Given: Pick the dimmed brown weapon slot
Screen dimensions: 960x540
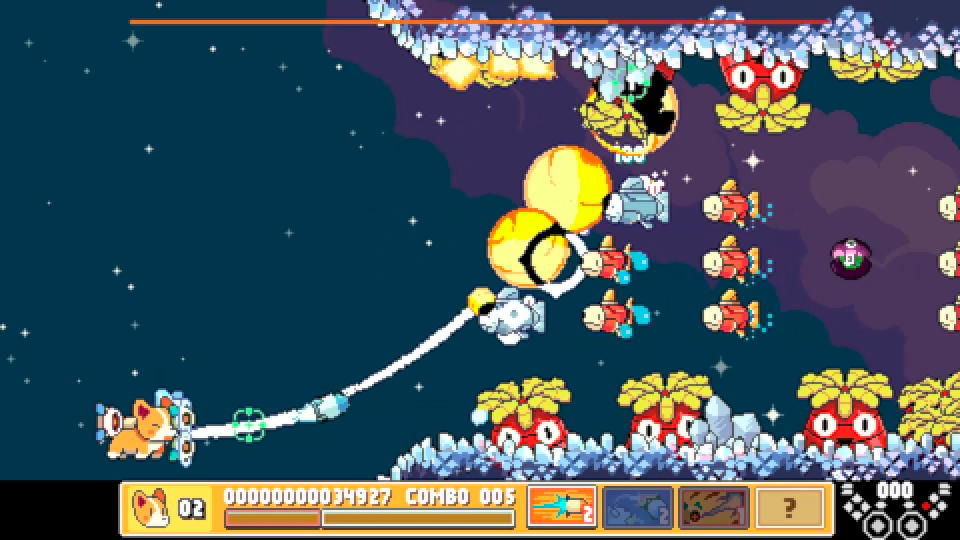Looking at the screenshot, I should (713, 507).
